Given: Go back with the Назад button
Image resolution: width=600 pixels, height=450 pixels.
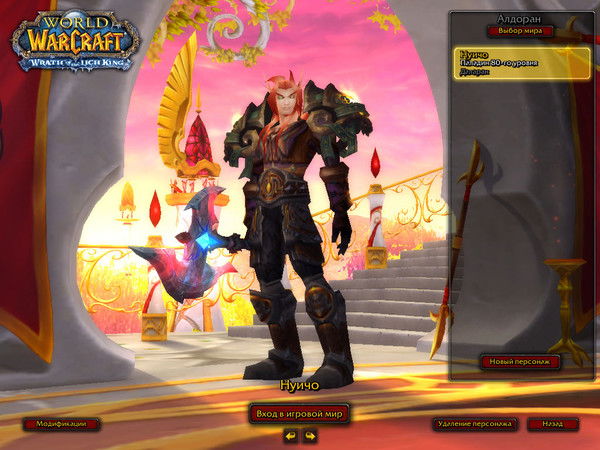Looking at the screenshot, I should pos(553,424).
